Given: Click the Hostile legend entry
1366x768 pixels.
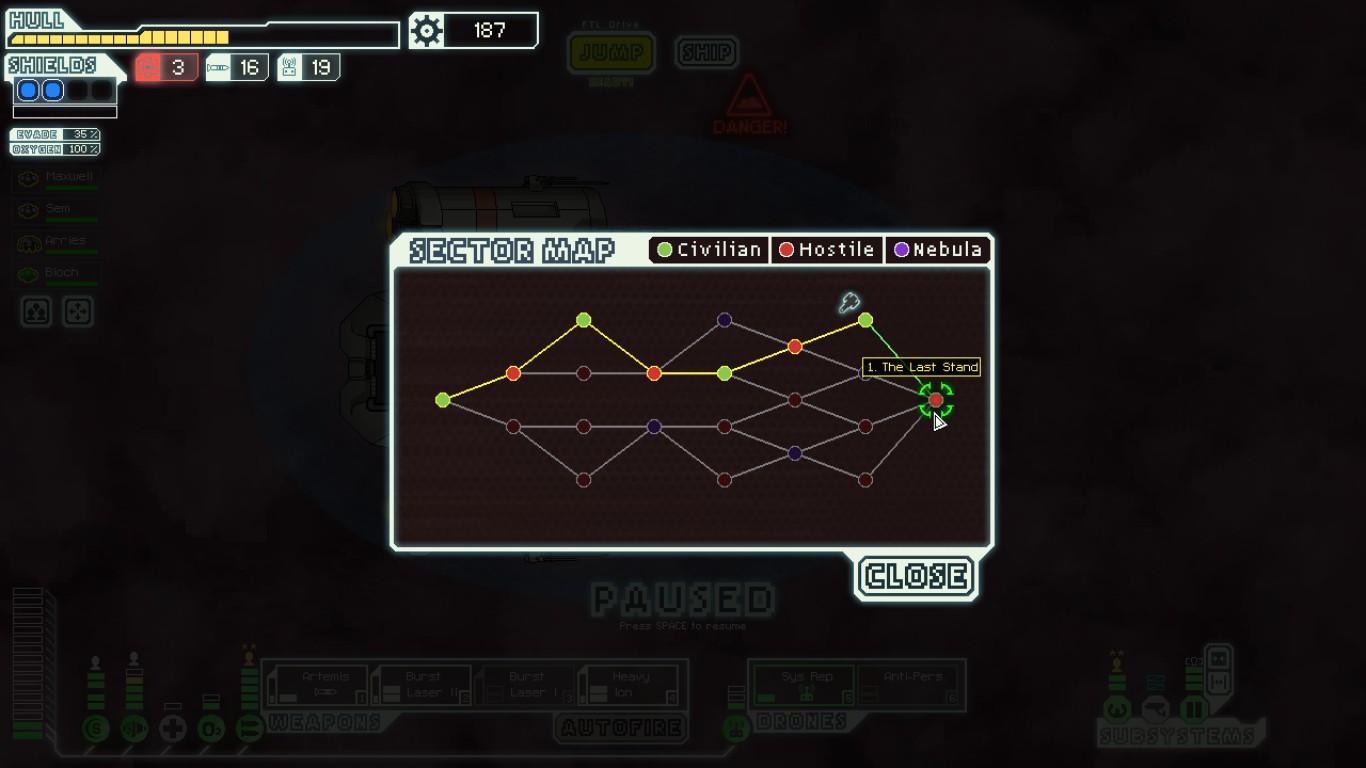Looking at the screenshot, I should click(x=827, y=250).
